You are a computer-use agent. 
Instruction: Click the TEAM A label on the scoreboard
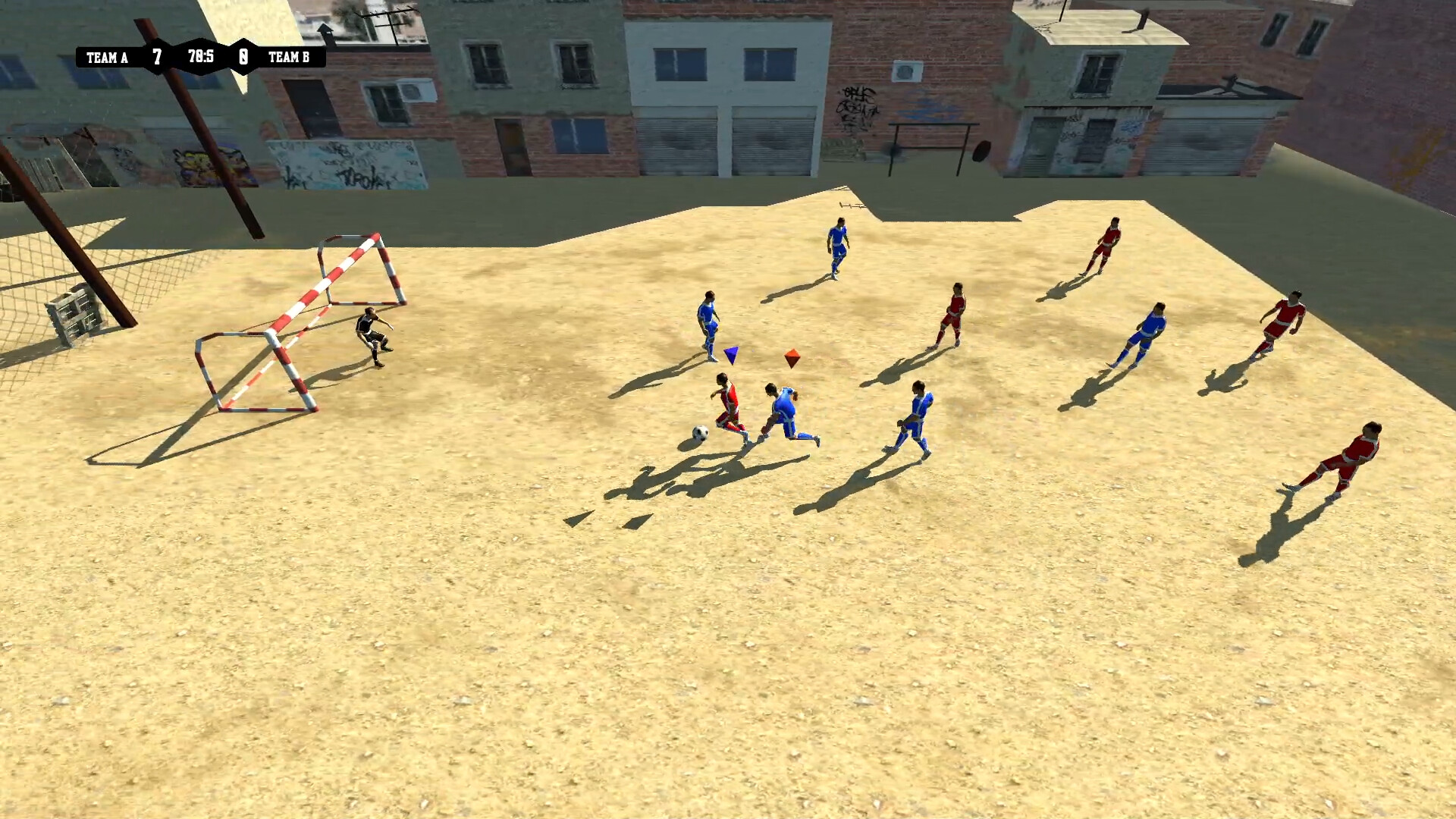[105, 56]
